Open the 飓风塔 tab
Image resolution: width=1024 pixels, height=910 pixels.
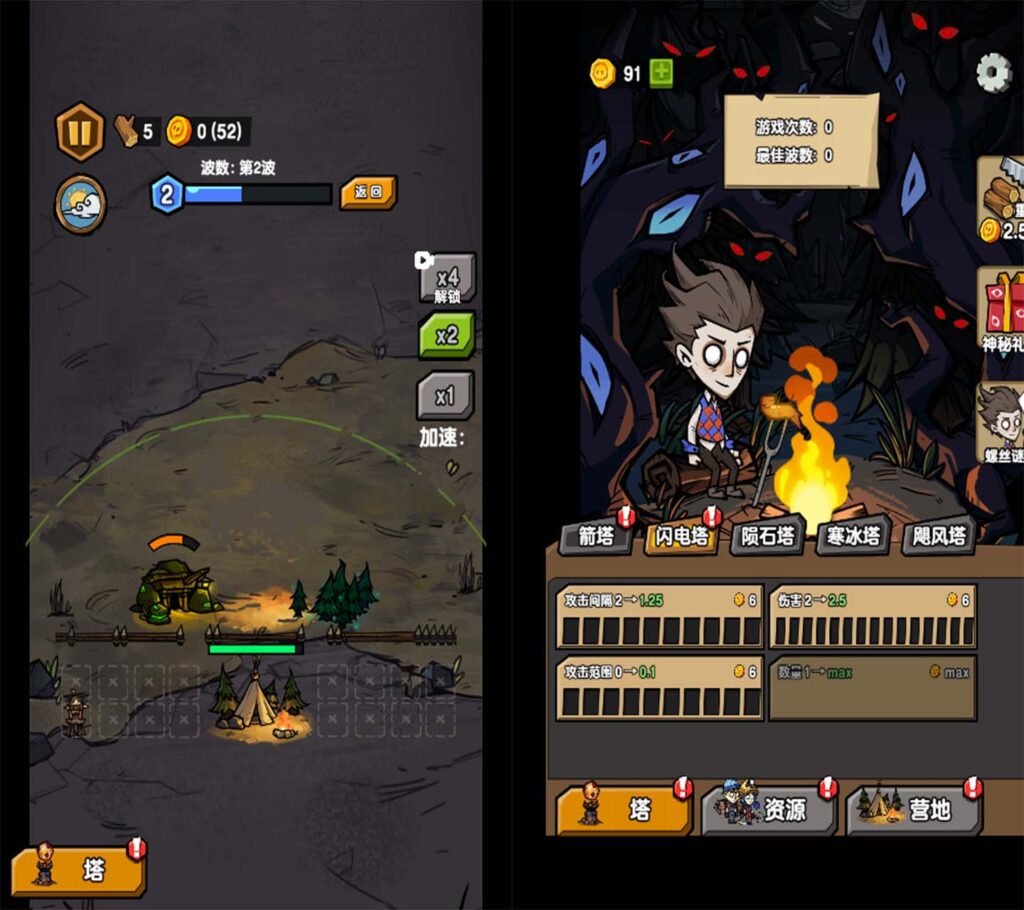[x=938, y=537]
